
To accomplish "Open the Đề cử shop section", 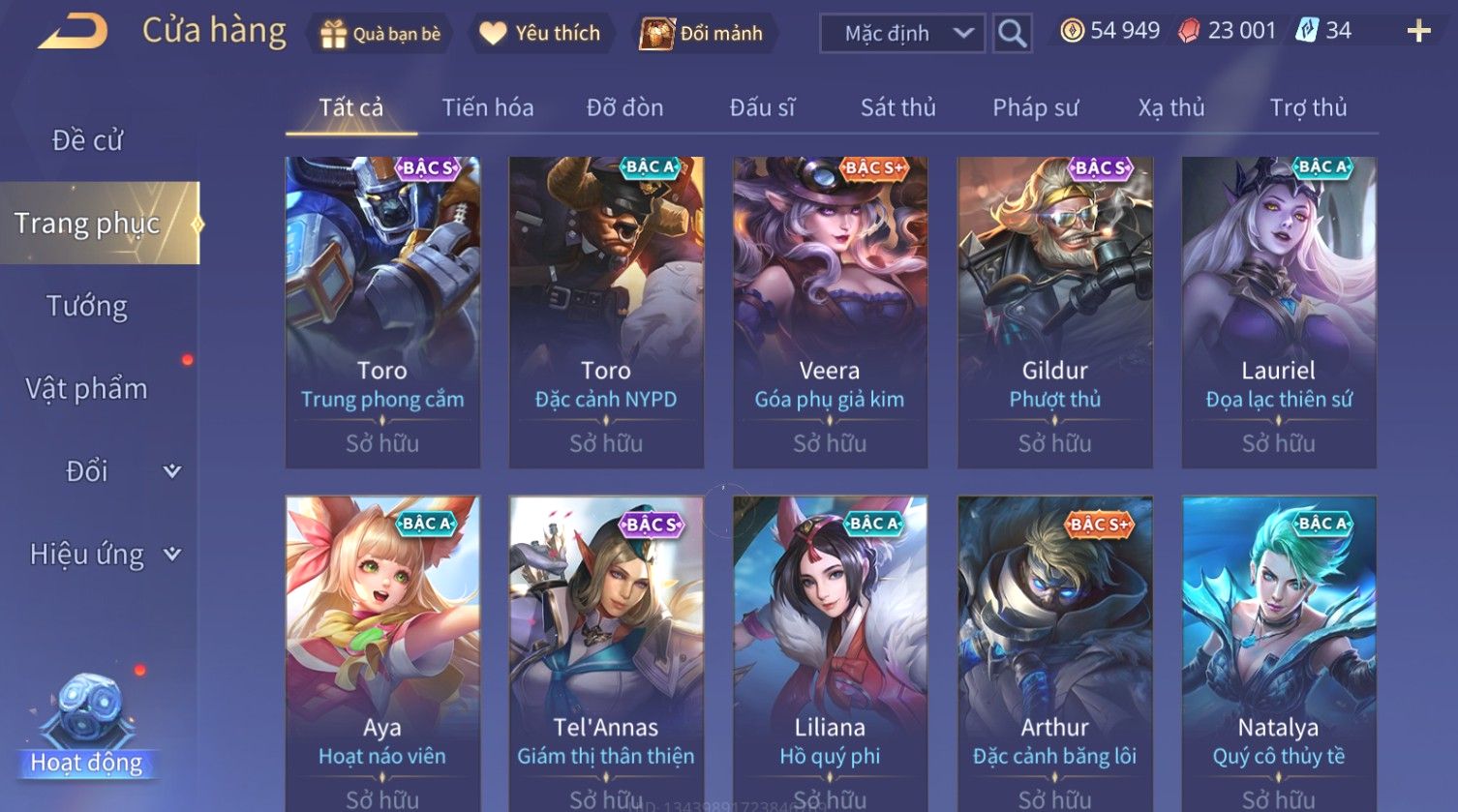I will (x=87, y=140).
